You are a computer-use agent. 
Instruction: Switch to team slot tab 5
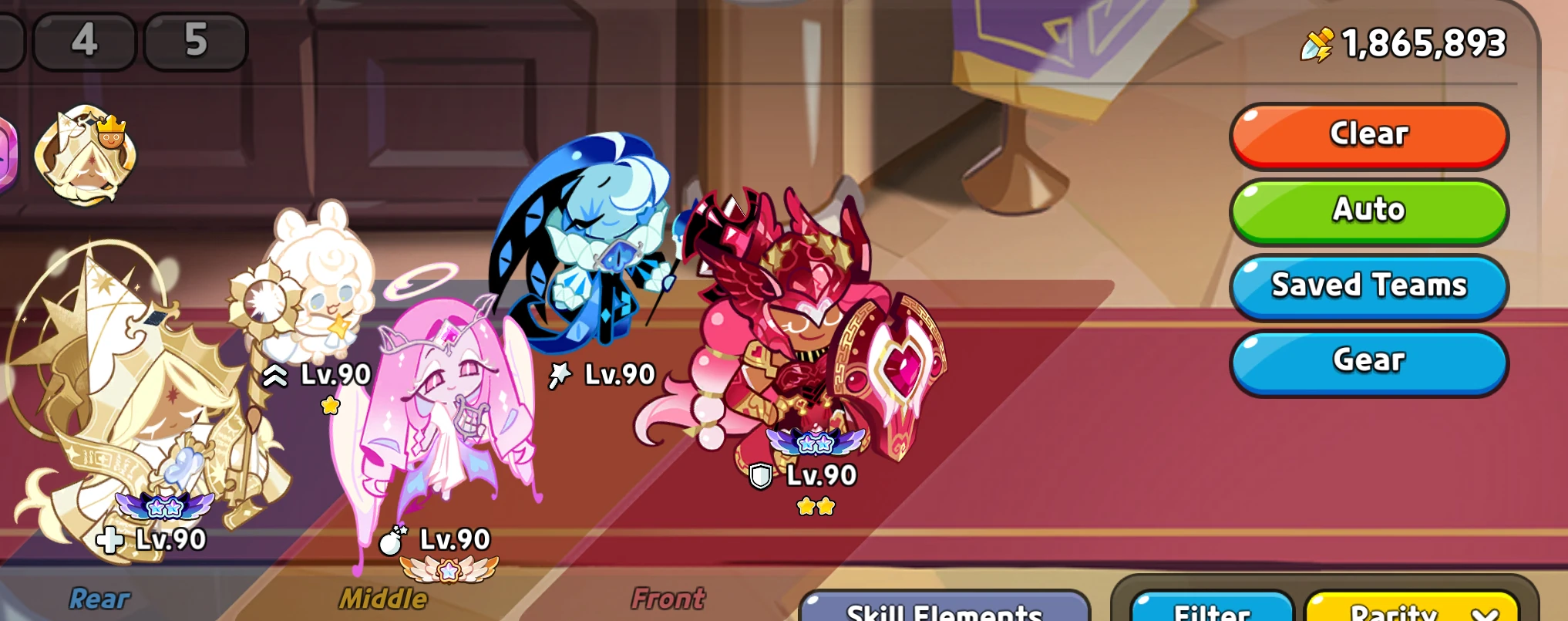coord(195,42)
